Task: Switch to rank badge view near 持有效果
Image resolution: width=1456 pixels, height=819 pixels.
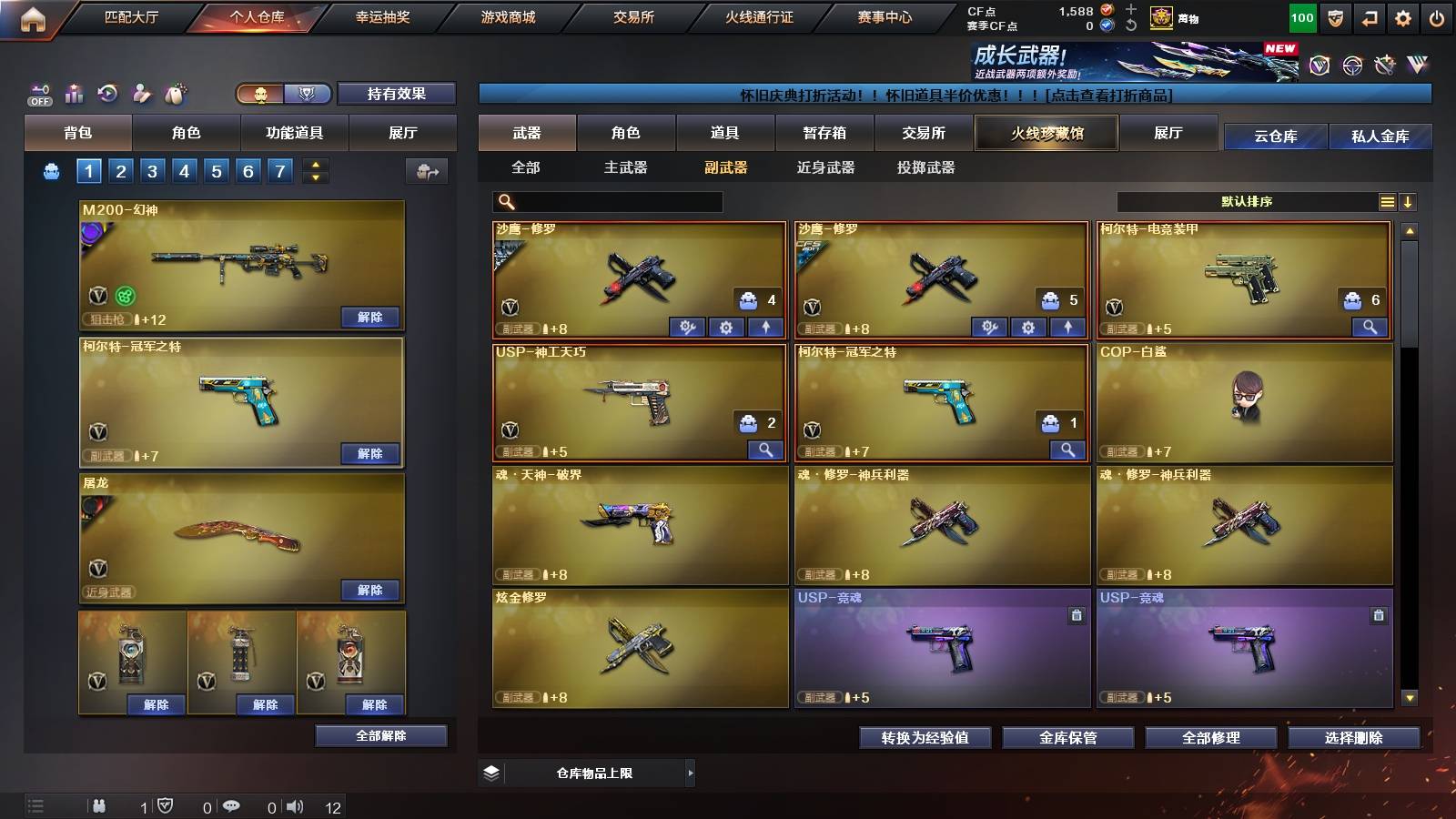Action: 307,94
